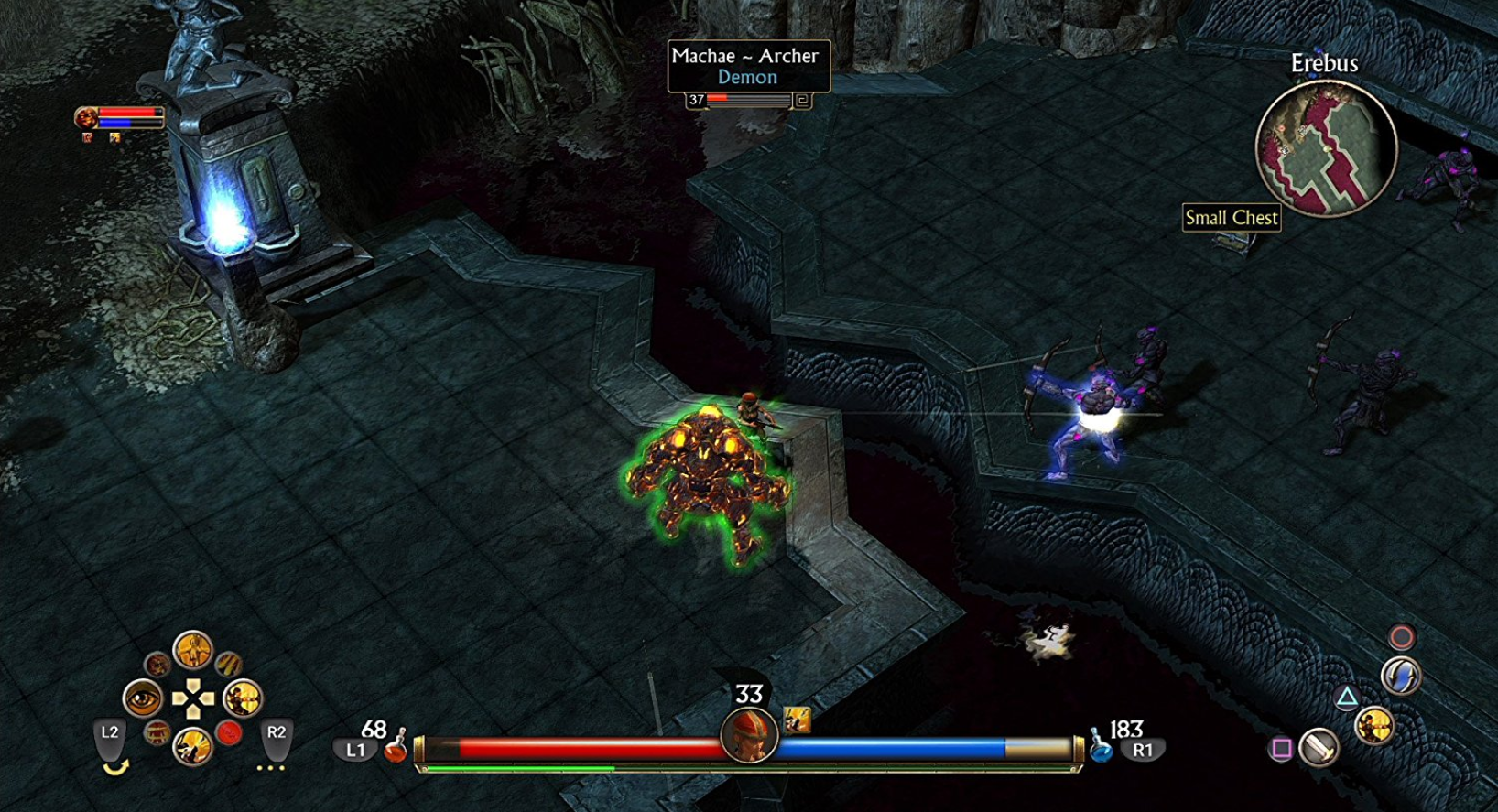Select the Machae Archer target nameplate
The height and width of the screenshot is (812, 1498).
coord(748,66)
